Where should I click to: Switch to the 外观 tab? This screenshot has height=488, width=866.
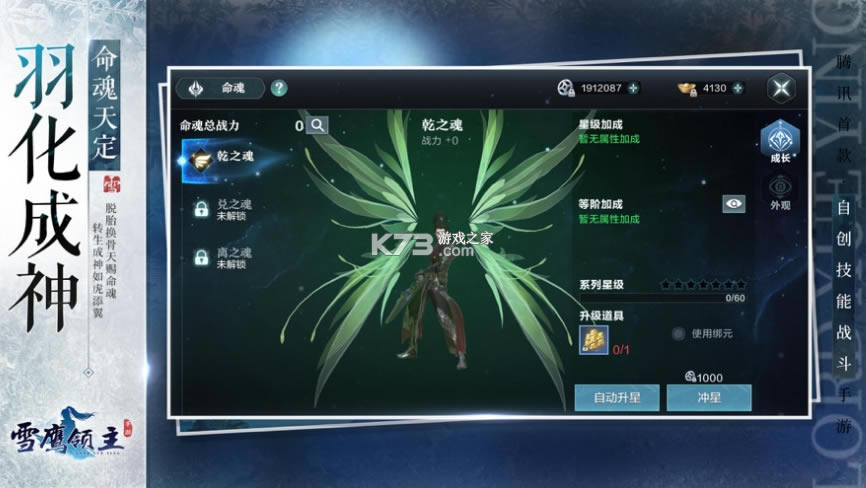coord(779,193)
